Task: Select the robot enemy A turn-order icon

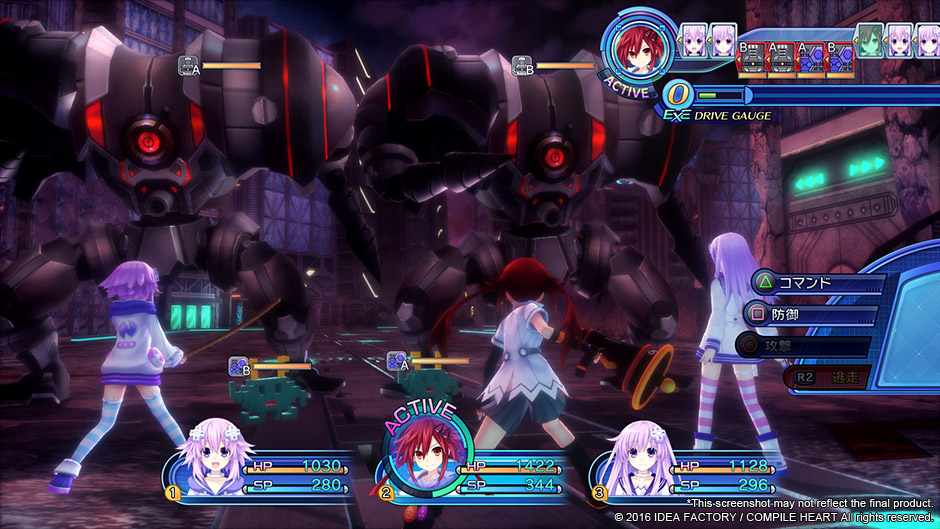Action: click(779, 58)
